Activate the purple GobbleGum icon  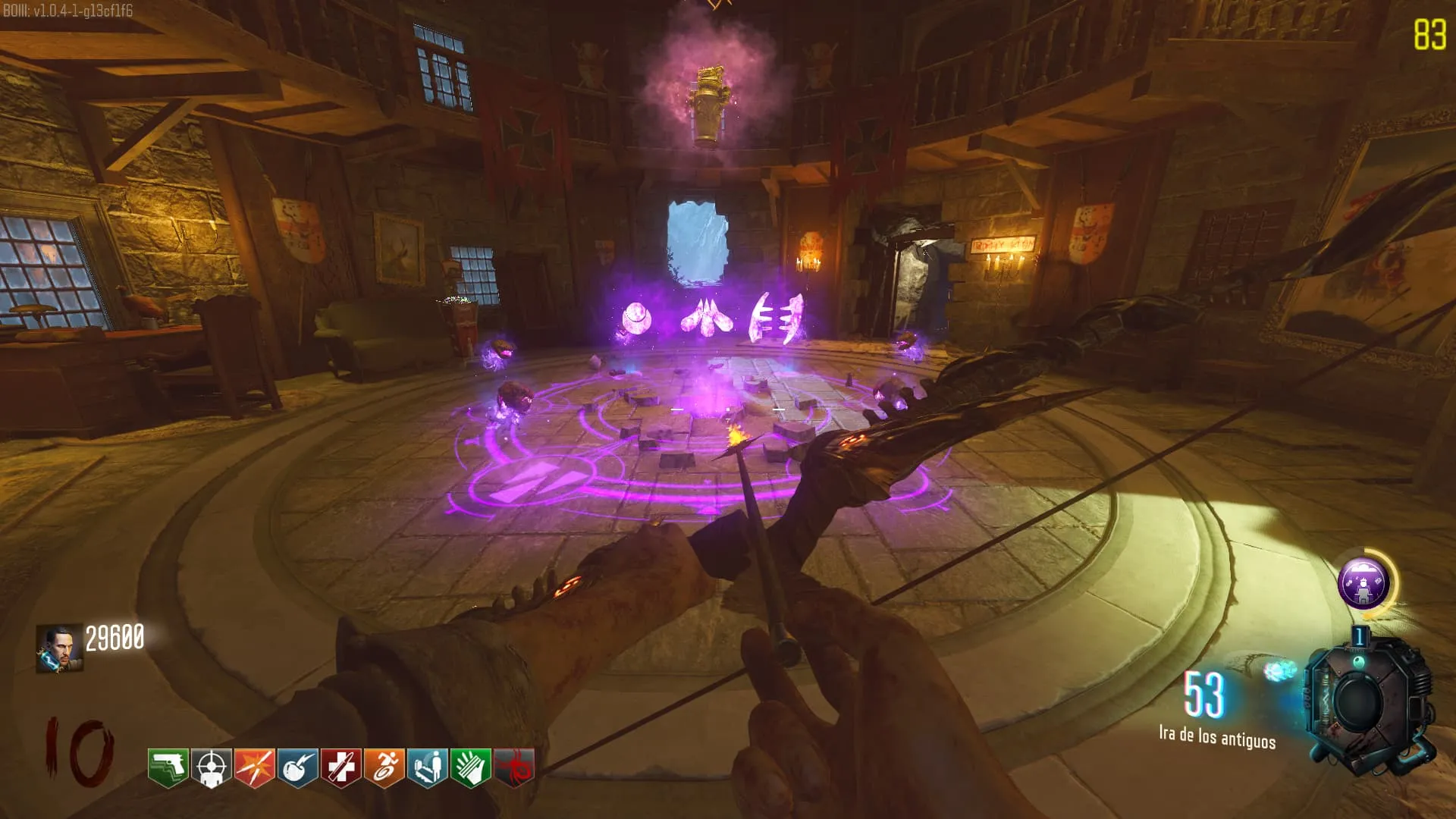(1363, 583)
